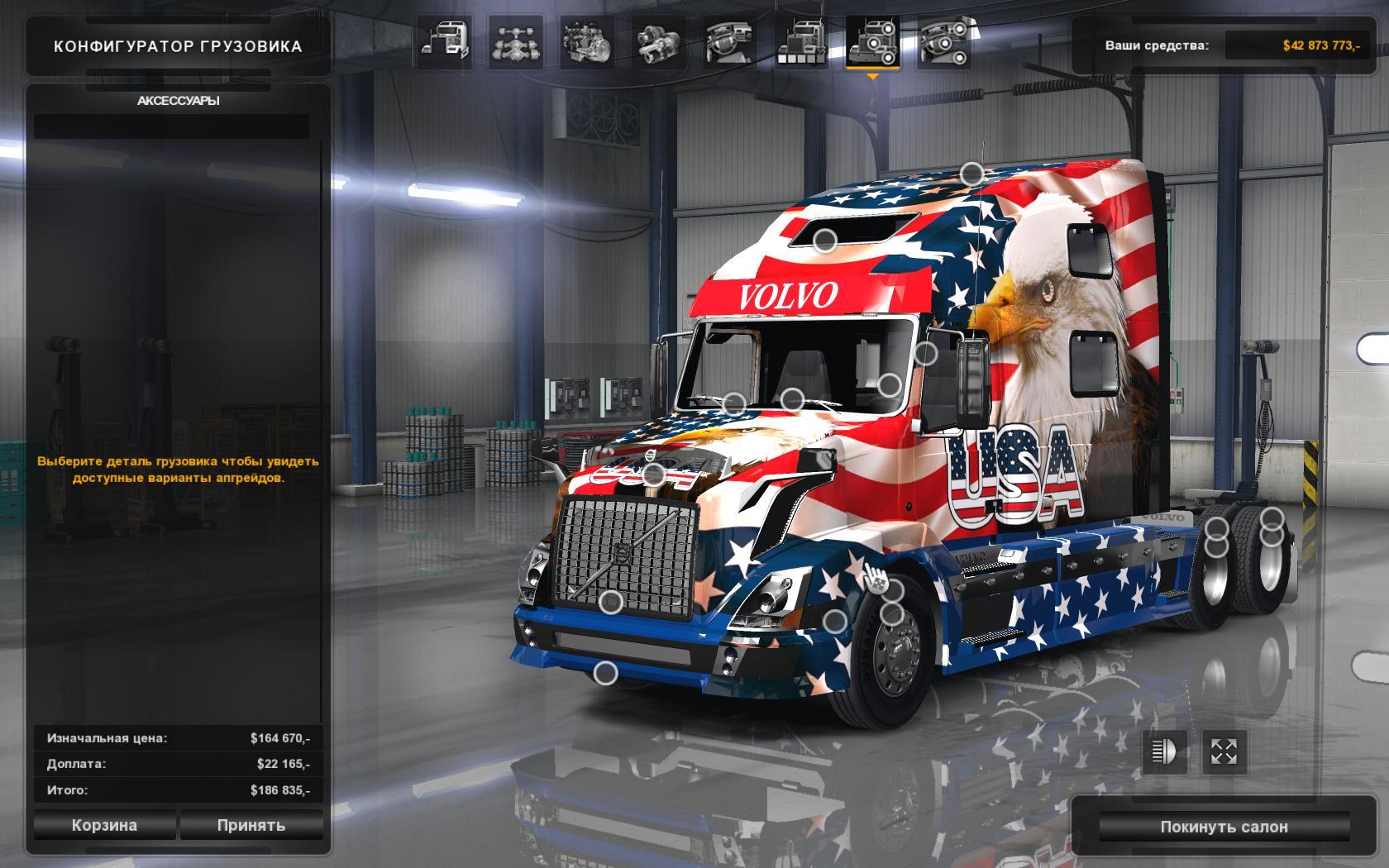This screenshot has width=1389, height=868.
Task: Select the cab roof top marker
Action: coord(972,174)
